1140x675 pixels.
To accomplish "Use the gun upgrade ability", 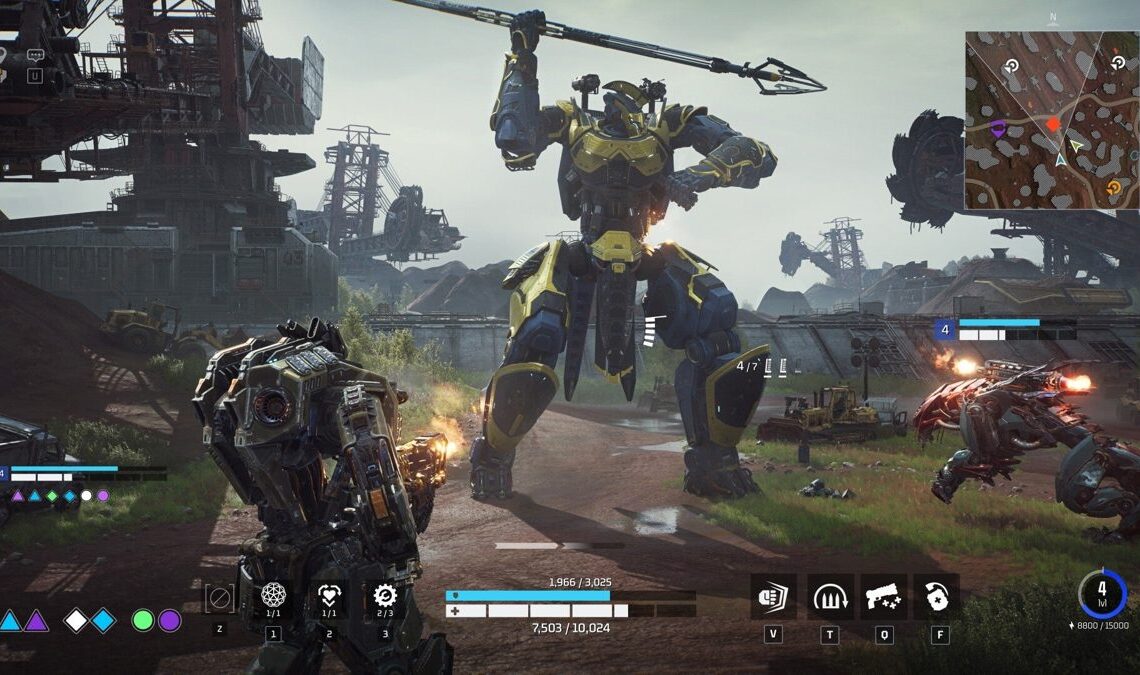I will click(x=883, y=596).
